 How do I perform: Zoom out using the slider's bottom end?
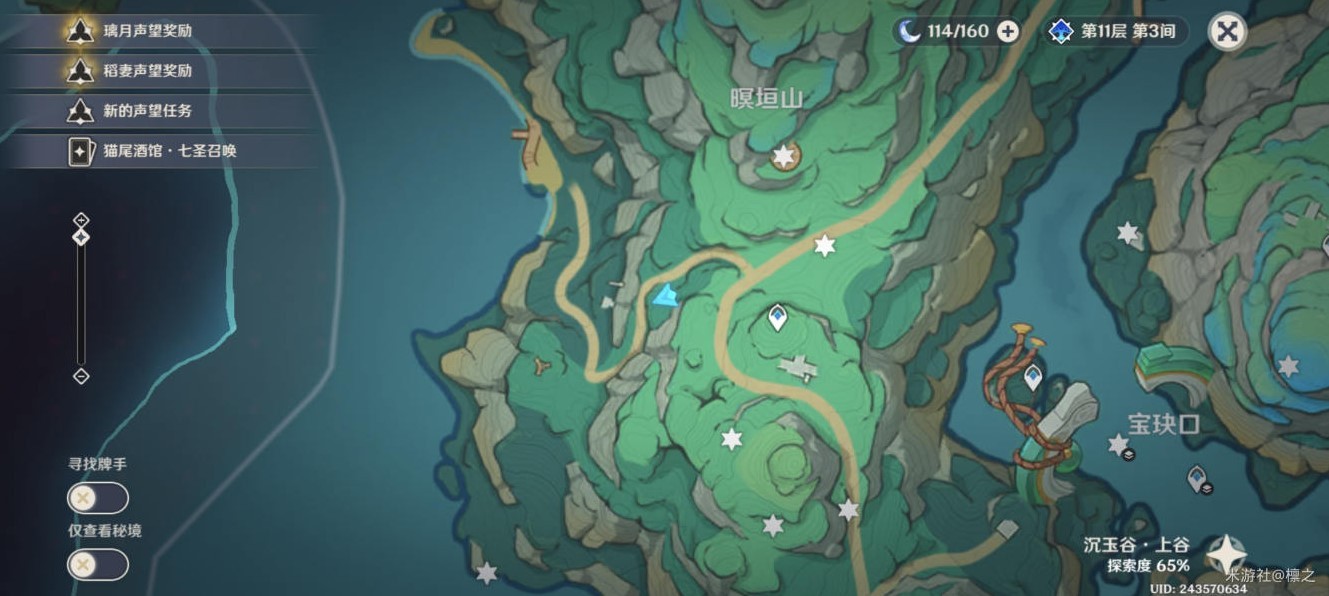(82, 376)
